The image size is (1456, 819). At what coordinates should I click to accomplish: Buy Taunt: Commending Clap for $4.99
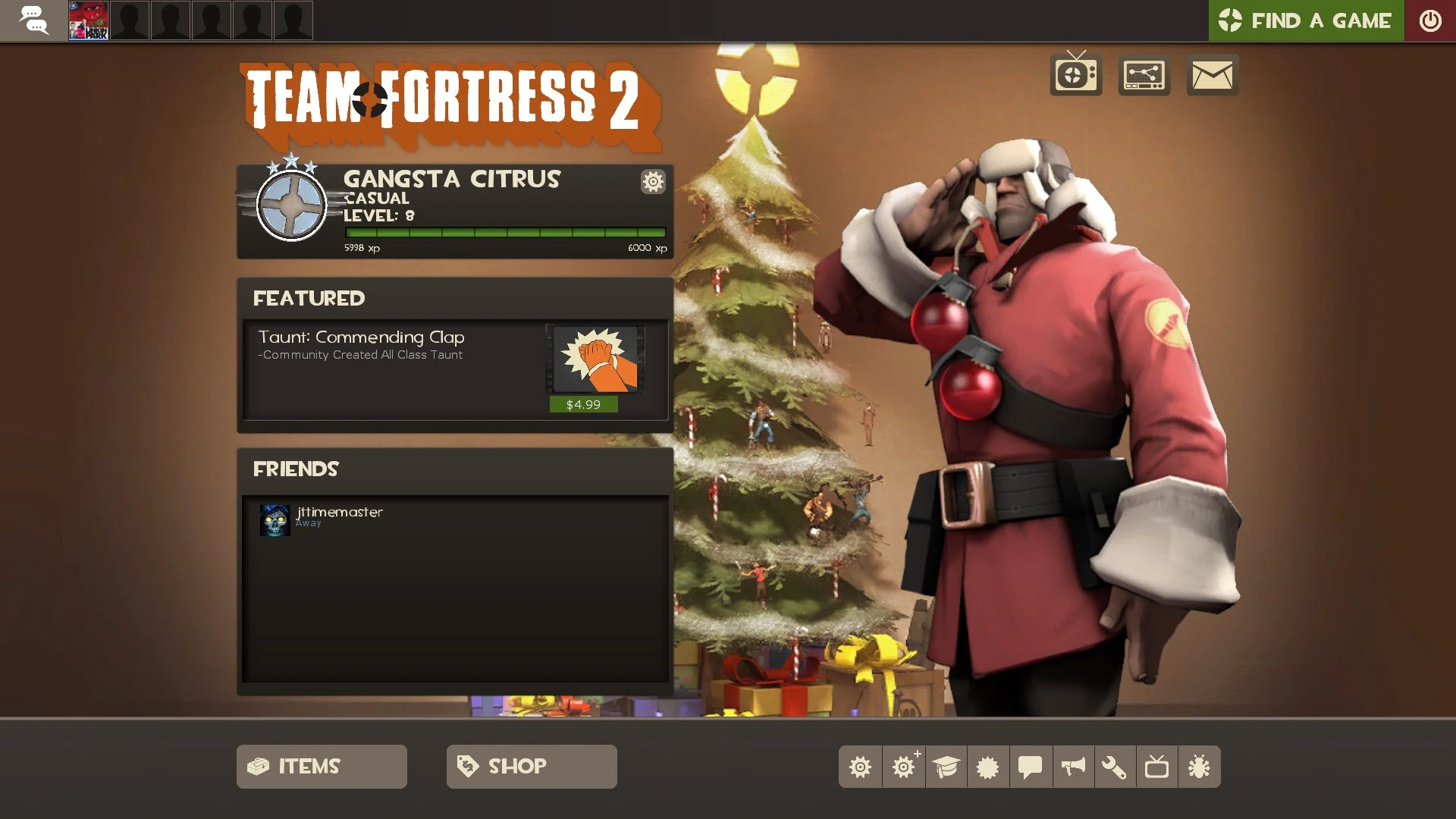click(x=582, y=404)
